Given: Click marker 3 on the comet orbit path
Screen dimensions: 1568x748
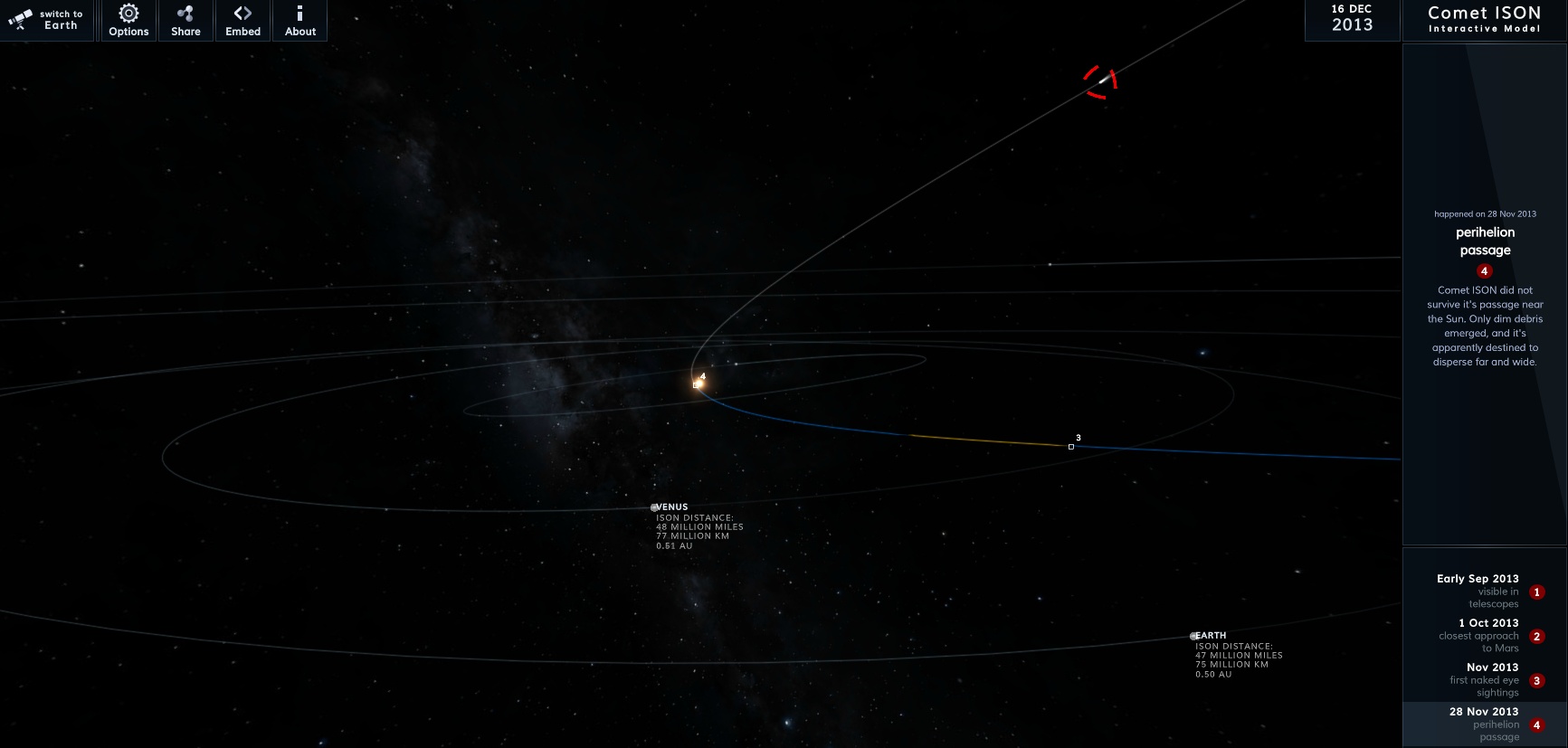Looking at the screenshot, I should click(1071, 446).
